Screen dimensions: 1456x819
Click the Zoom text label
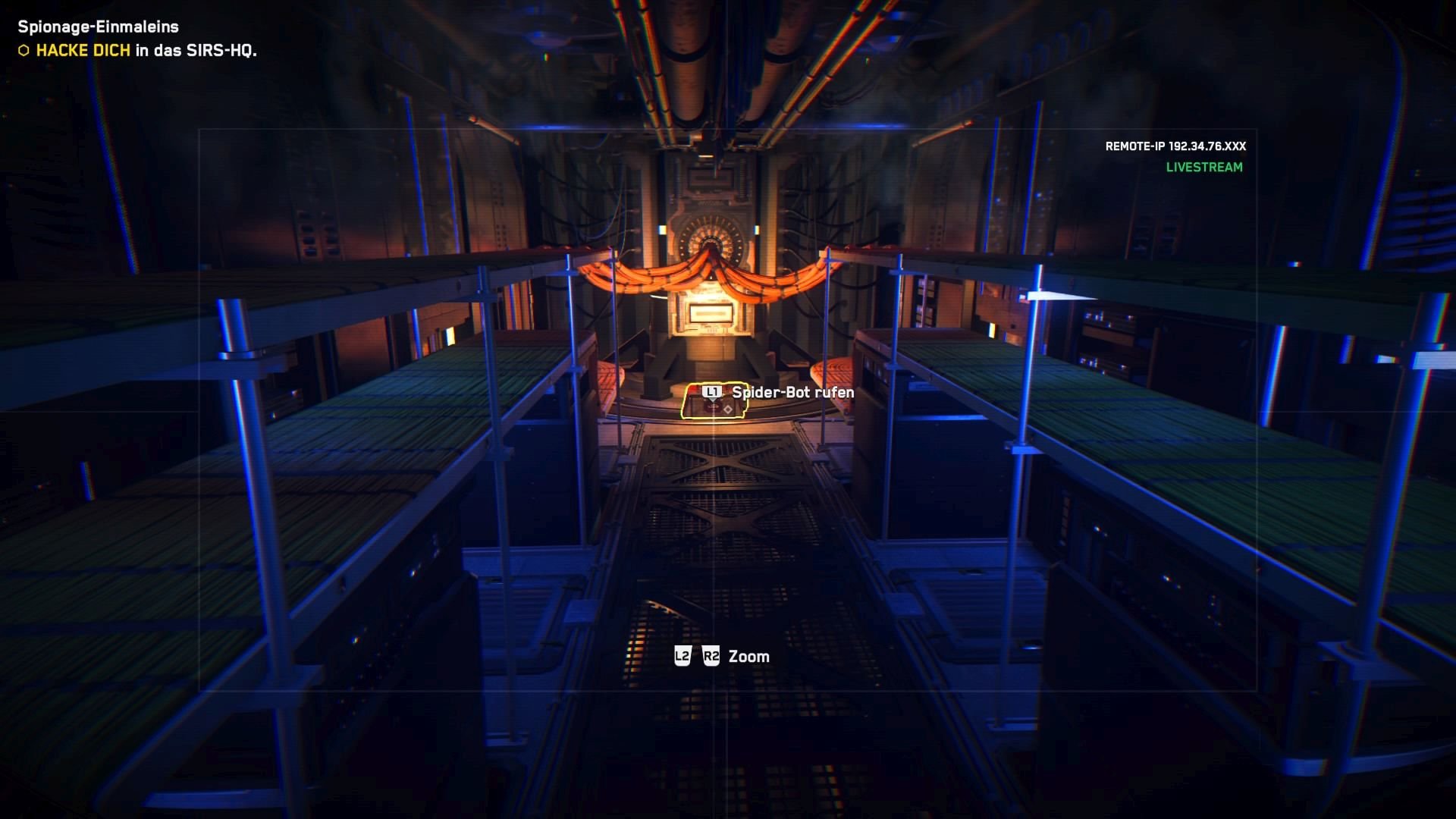[749, 656]
